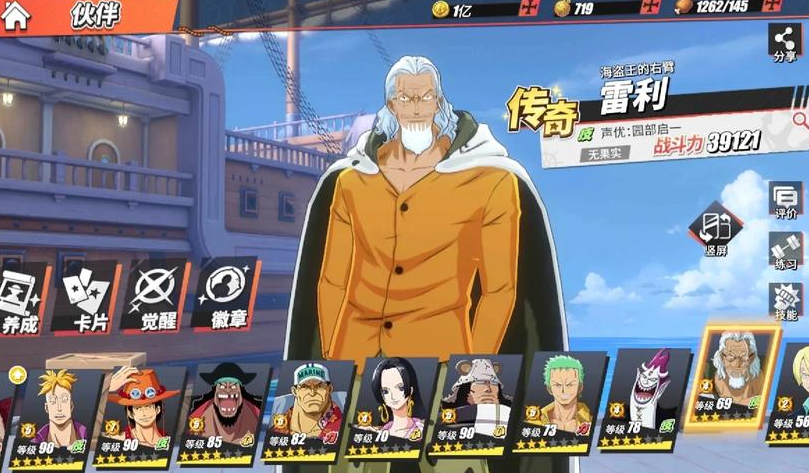The height and width of the screenshot is (473, 809).
Task: Open the 徽章 badge section
Action: tap(224, 295)
